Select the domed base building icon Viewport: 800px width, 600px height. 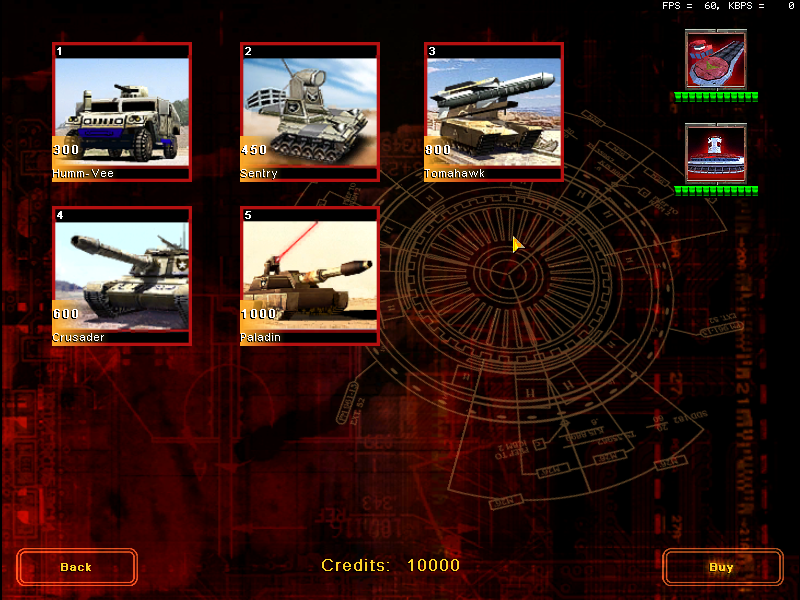715,154
